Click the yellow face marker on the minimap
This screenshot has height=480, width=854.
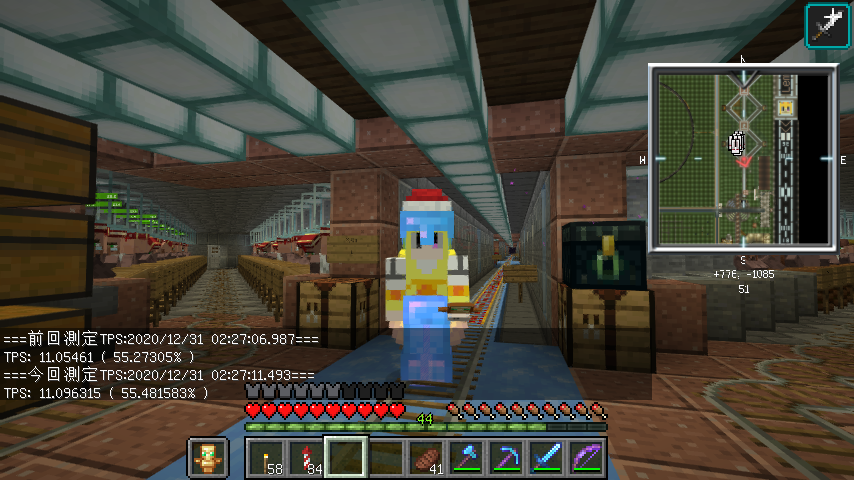click(x=786, y=106)
